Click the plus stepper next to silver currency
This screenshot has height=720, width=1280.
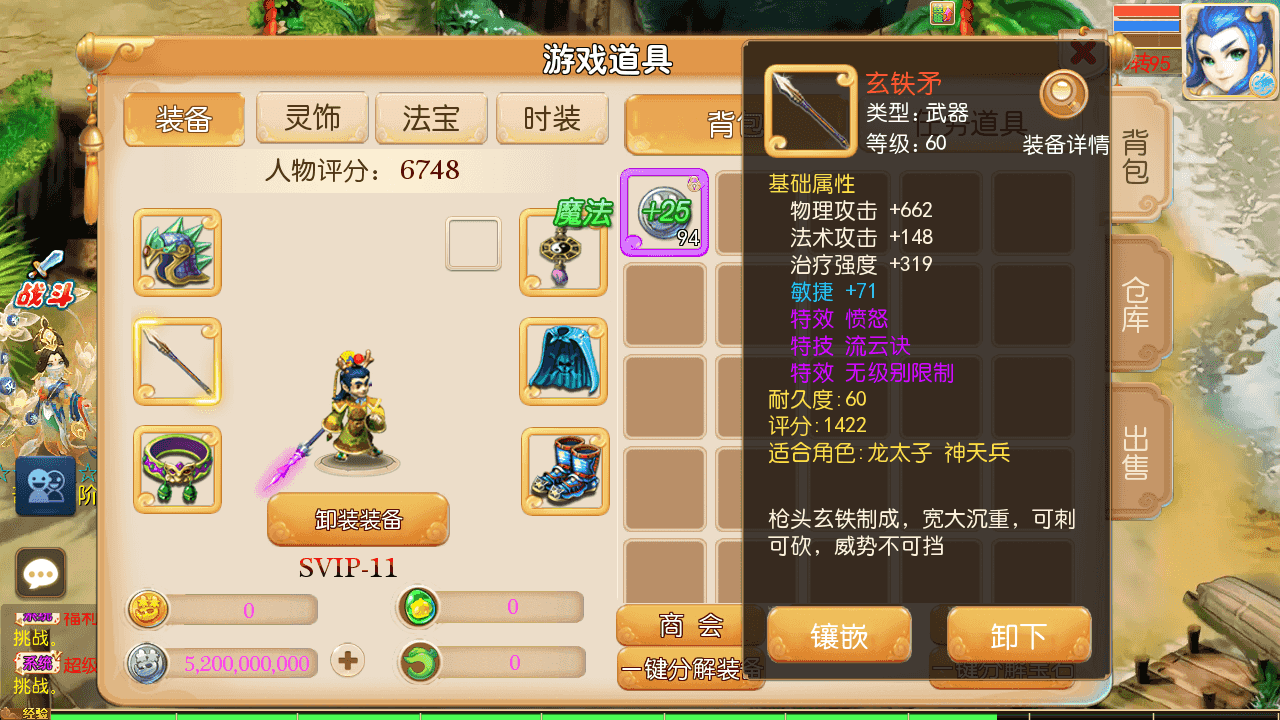(346, 661)
